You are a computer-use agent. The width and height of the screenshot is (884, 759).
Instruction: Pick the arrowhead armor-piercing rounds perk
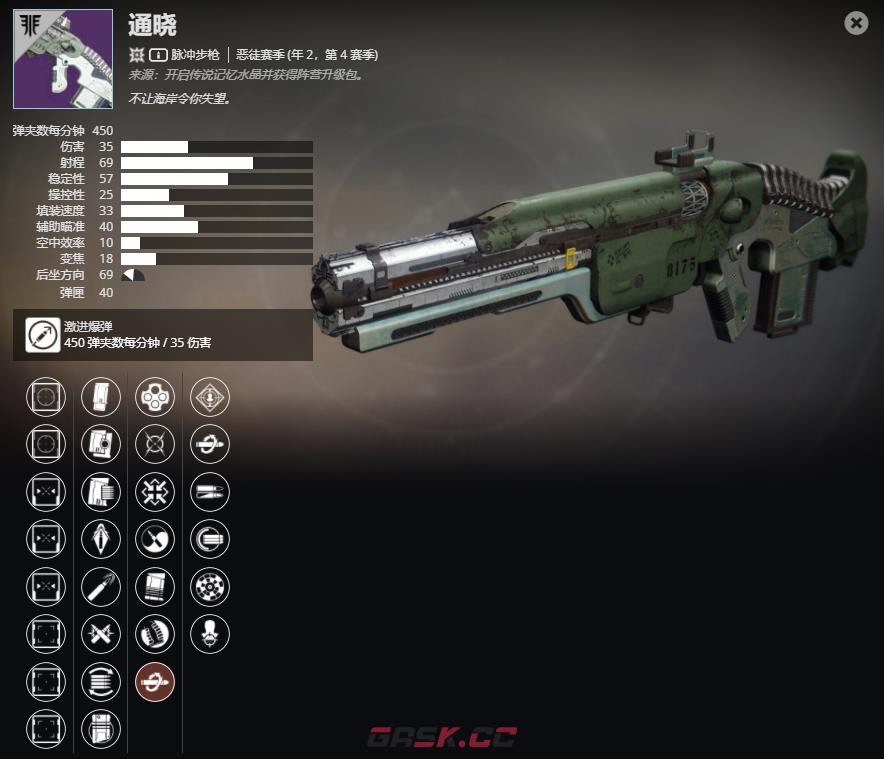pyautogui.click(x=100, y=539)
